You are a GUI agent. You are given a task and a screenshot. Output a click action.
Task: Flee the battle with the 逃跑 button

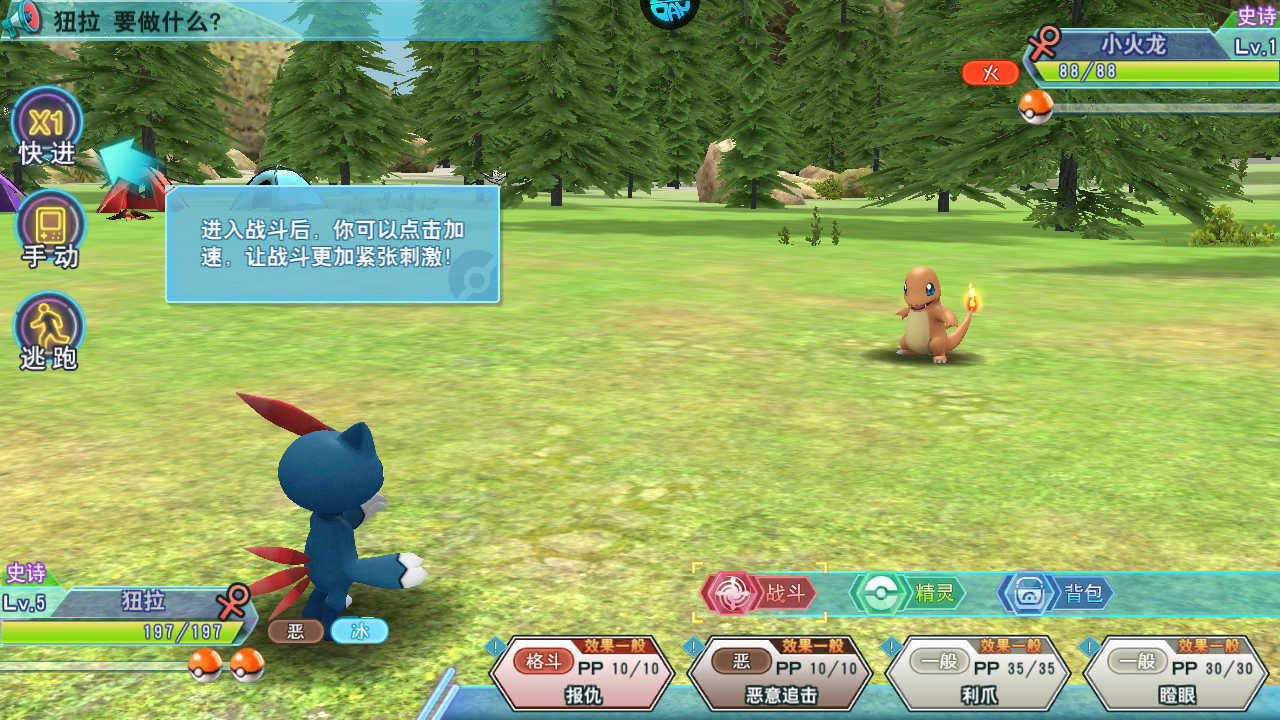click(49, 331)
